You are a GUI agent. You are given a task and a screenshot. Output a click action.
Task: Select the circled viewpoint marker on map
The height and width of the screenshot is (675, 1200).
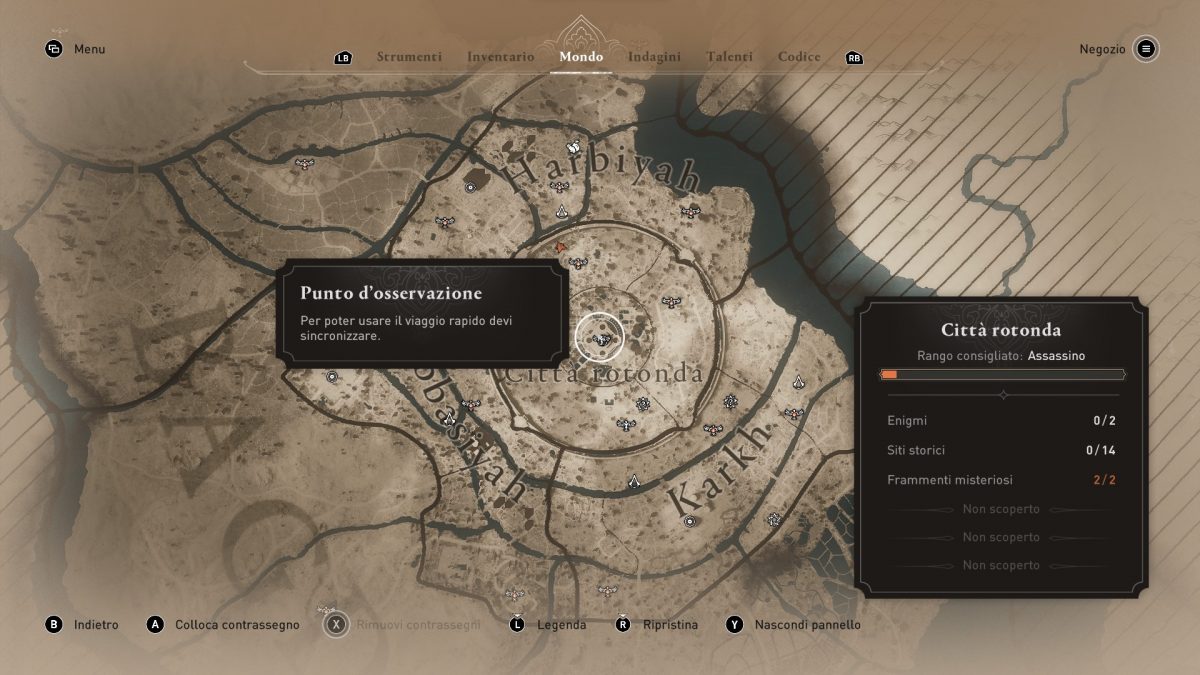pyautogui.click(x=599, y=339)
